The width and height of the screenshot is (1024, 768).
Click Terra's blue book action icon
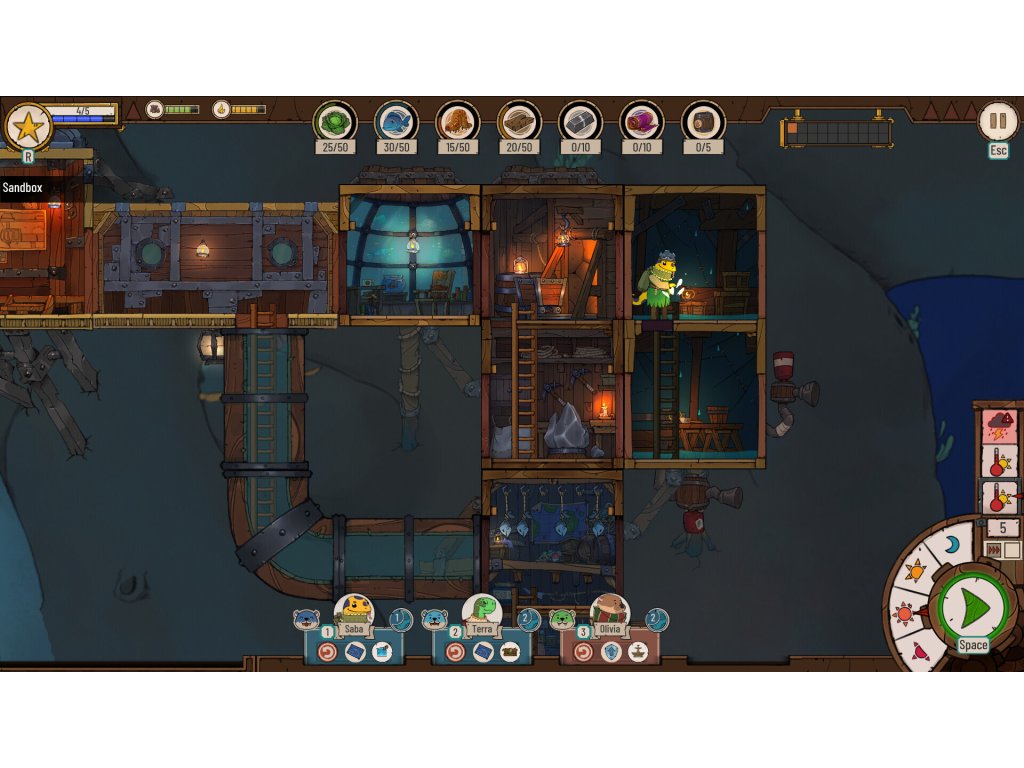(483, 652)
